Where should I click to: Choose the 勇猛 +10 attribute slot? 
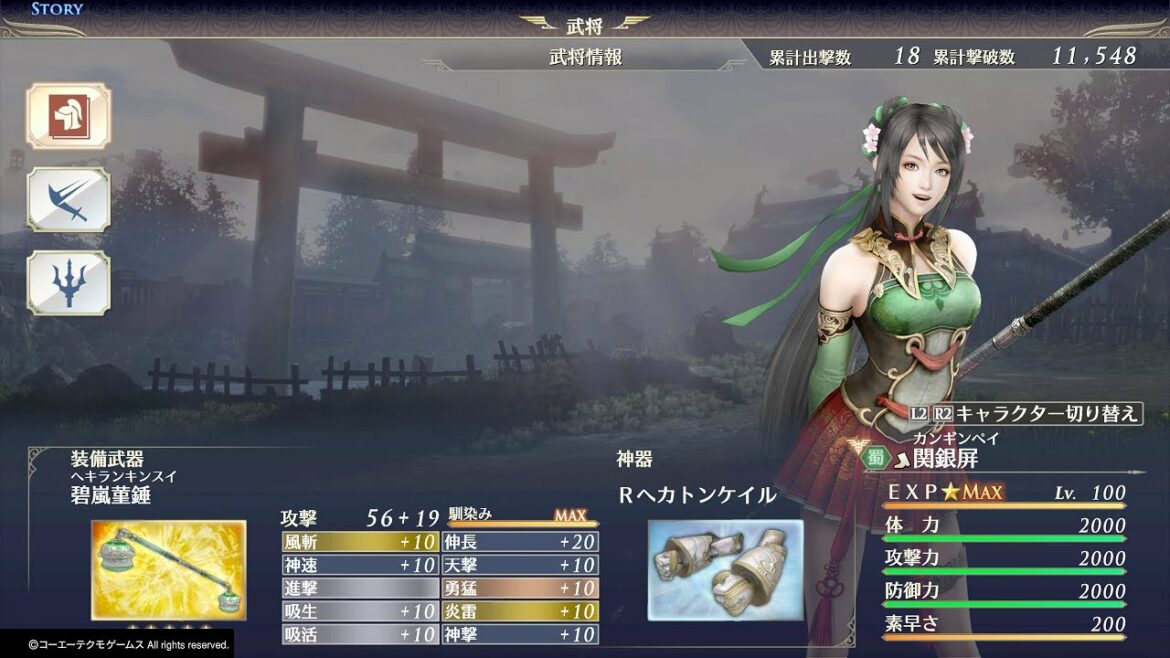coord(520,588)
